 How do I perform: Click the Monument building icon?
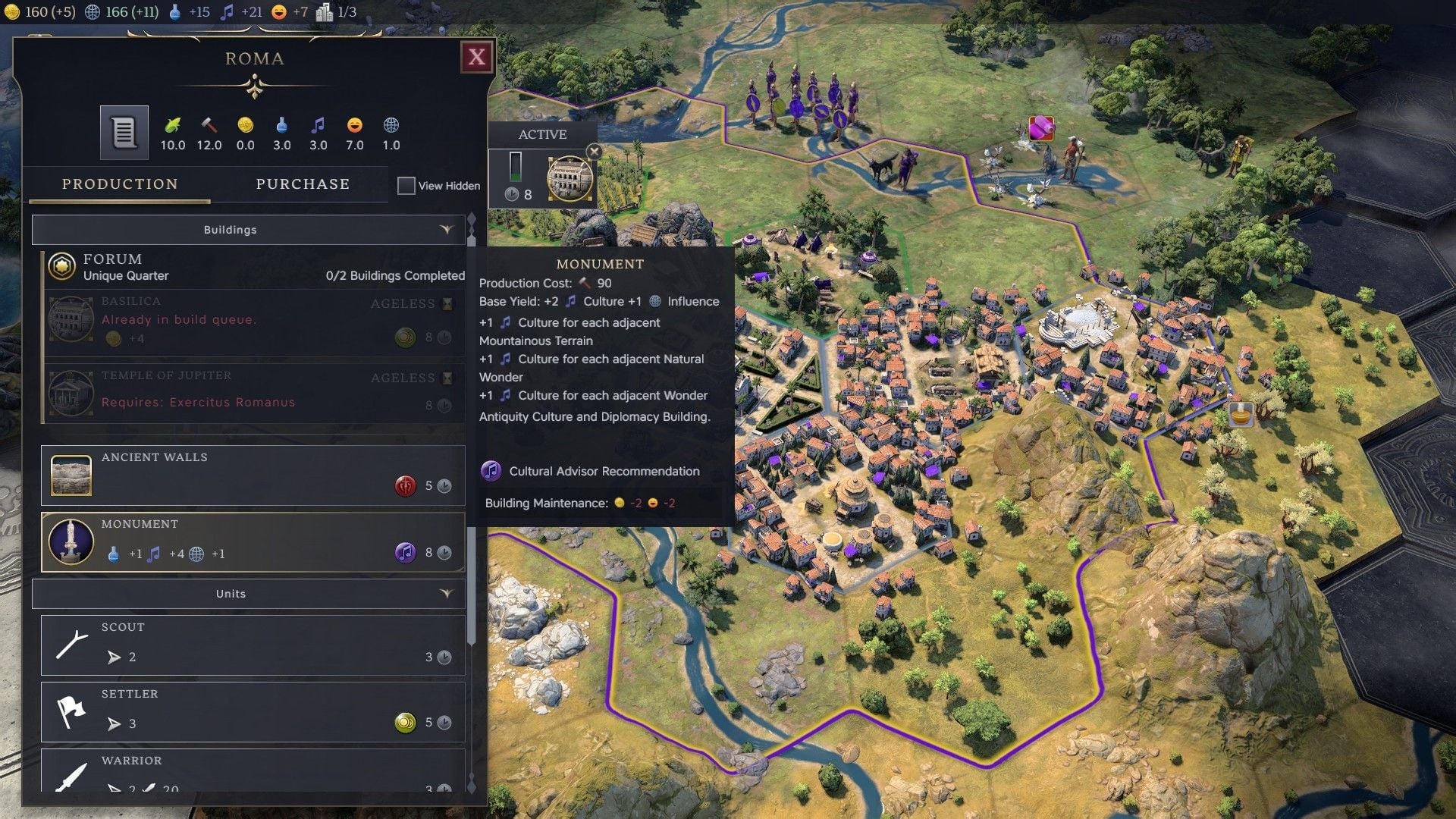(71, 541)
